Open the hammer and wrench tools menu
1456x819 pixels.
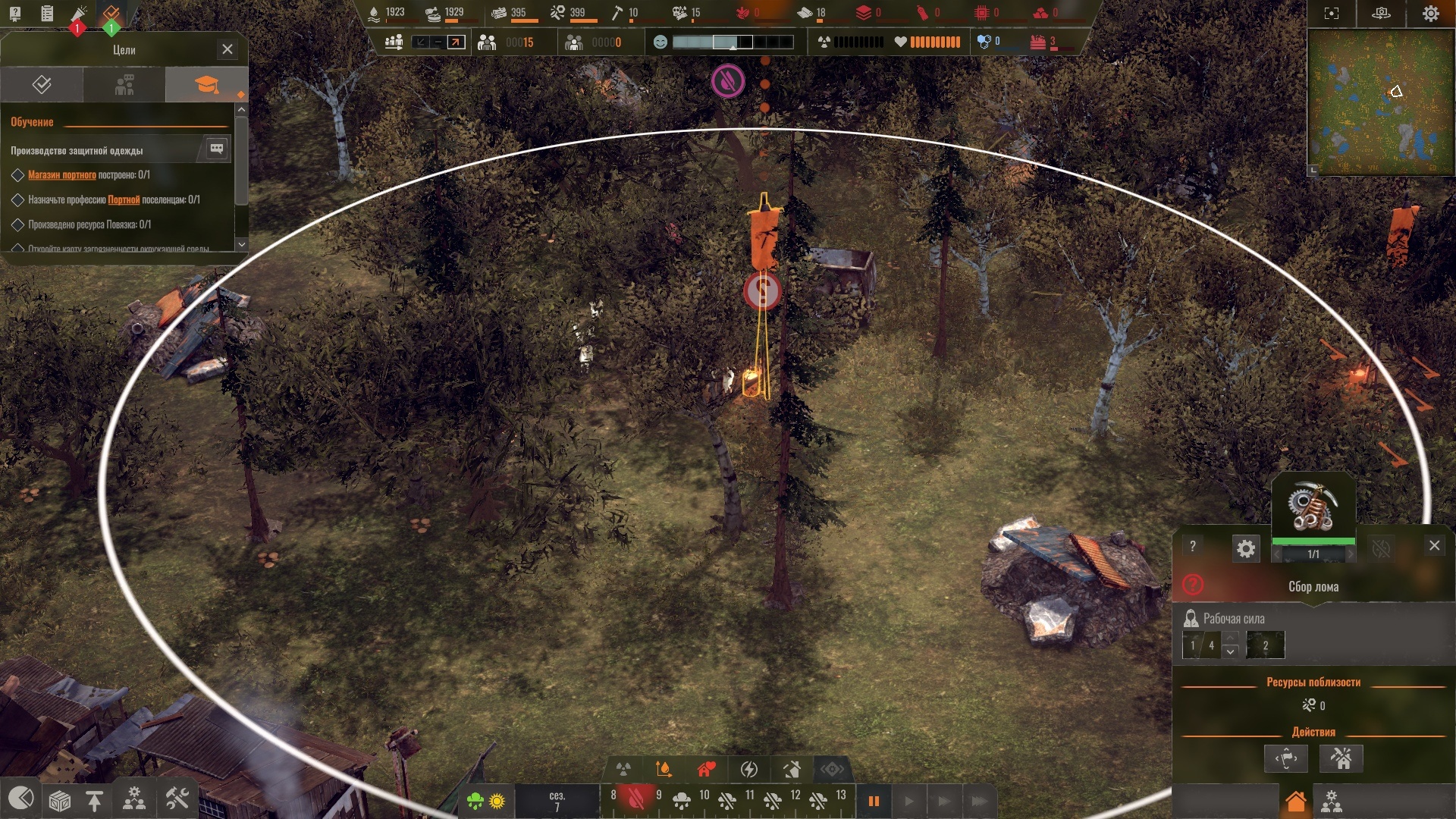click(x=177, y=799)
